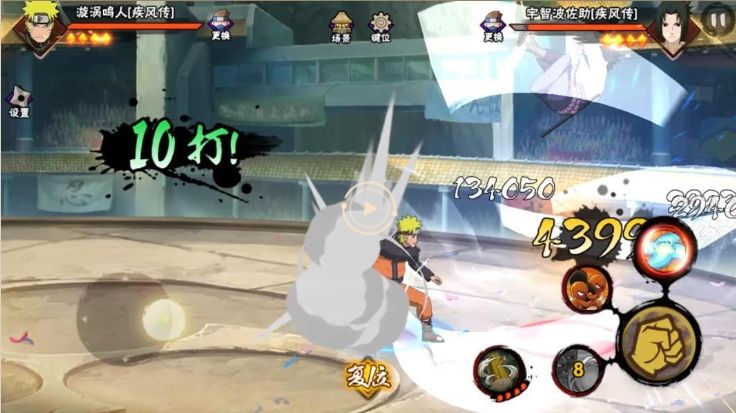Viewport: 736px width, 413px height.
Task: Open the 设置 settings shuriken icon
Action: (x=19, y=99)
